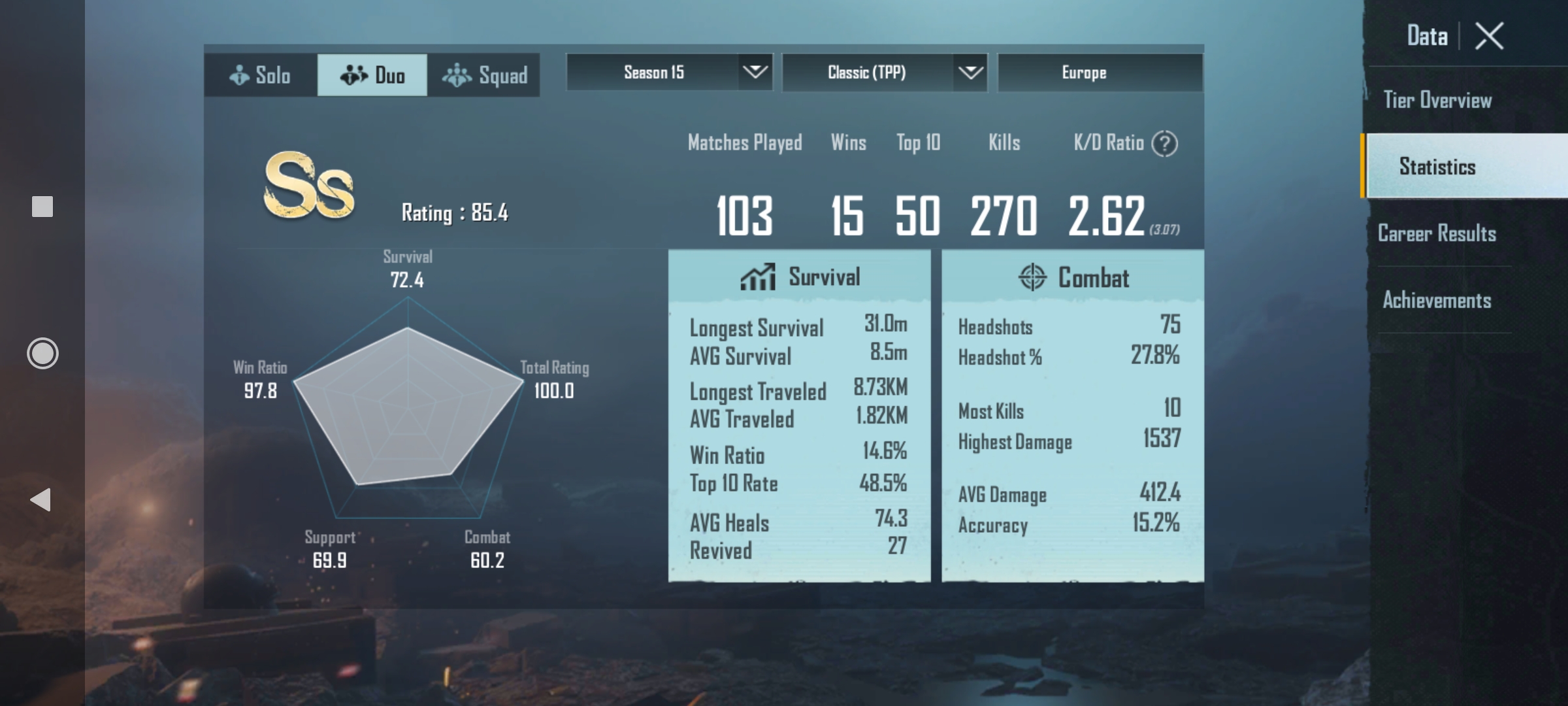Switch the stats to Solo mode
This screenshot has height=706, width=1568.
pos(260,75)
